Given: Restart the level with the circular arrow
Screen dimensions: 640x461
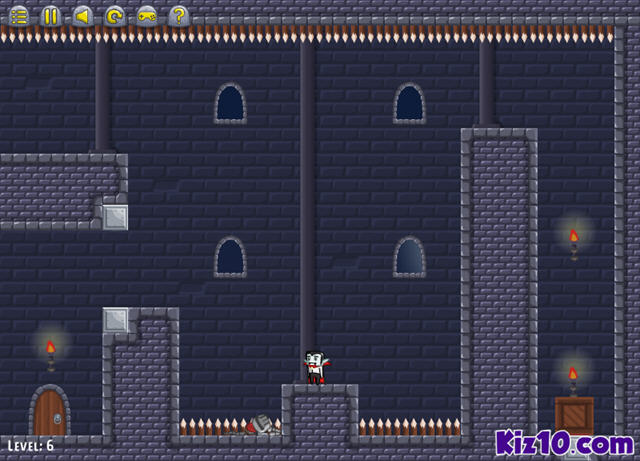Looking at the screenshot, I should pos(115,15).
